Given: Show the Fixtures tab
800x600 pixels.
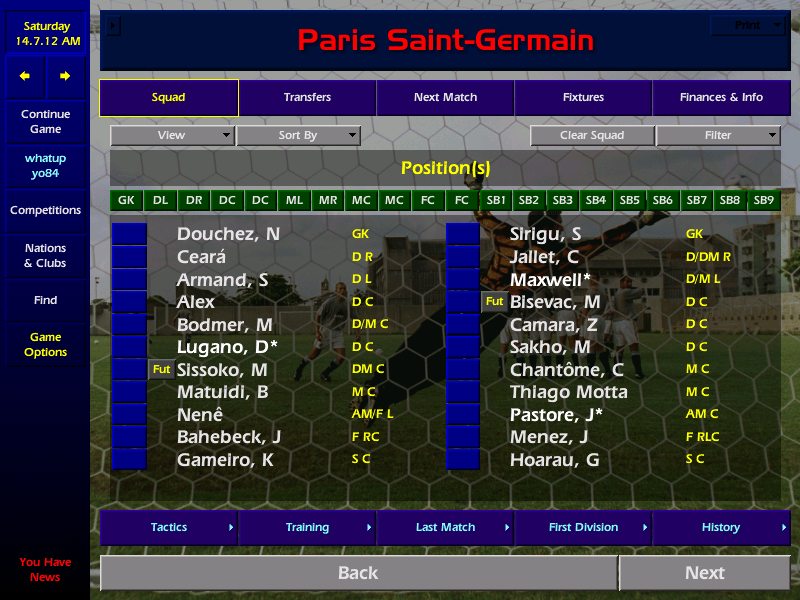Looking at the screenshot, I should 583,98.
